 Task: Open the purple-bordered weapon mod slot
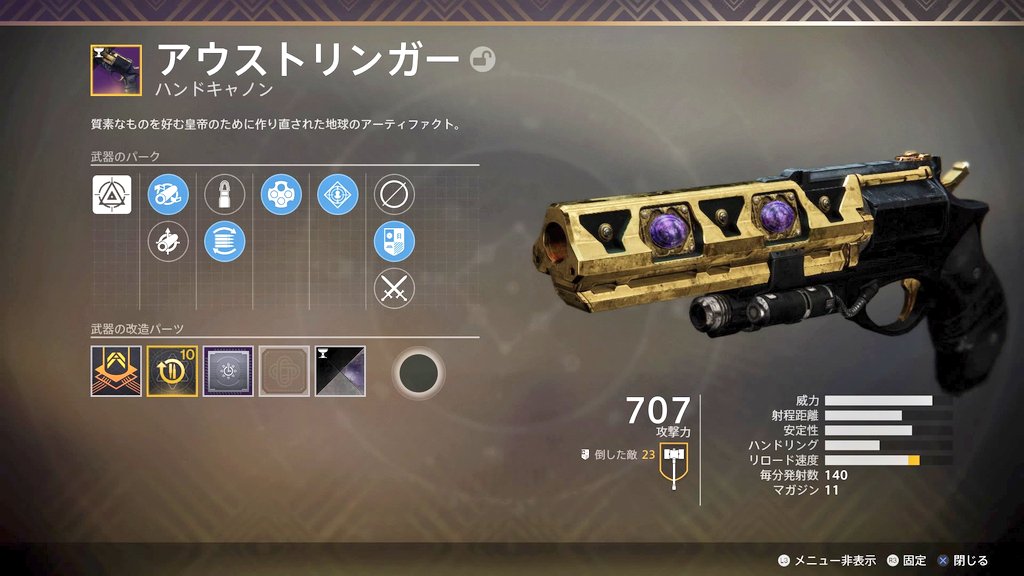click(228, 371)
